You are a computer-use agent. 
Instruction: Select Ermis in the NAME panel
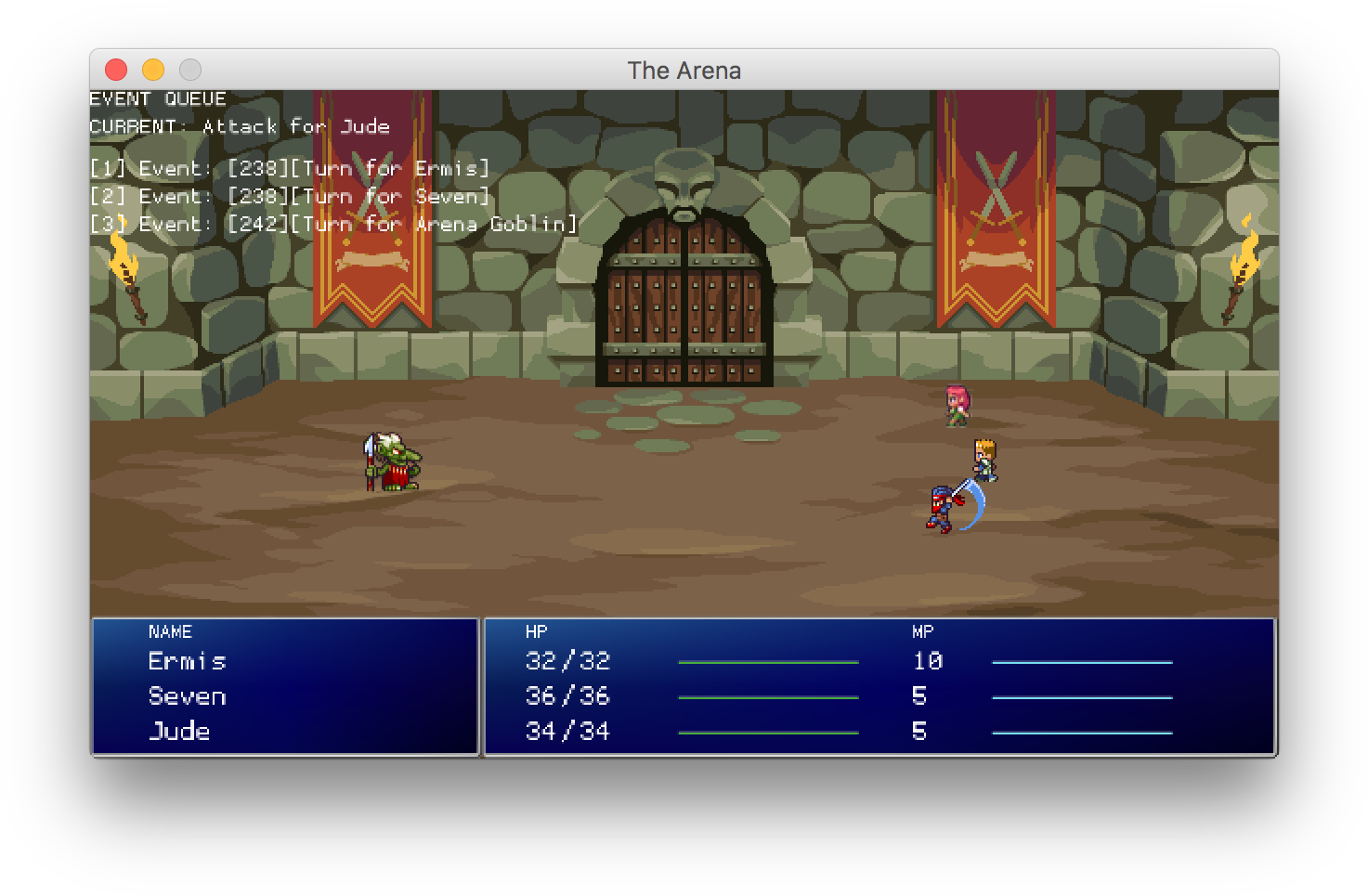(187, 661)
